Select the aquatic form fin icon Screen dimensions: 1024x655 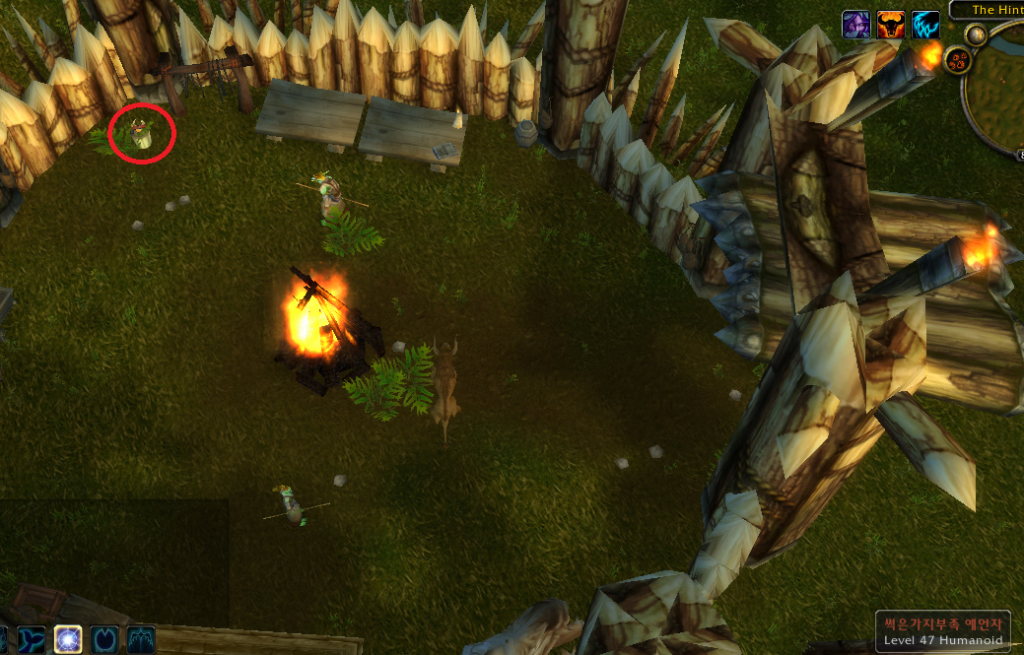(x=32, y=638)
